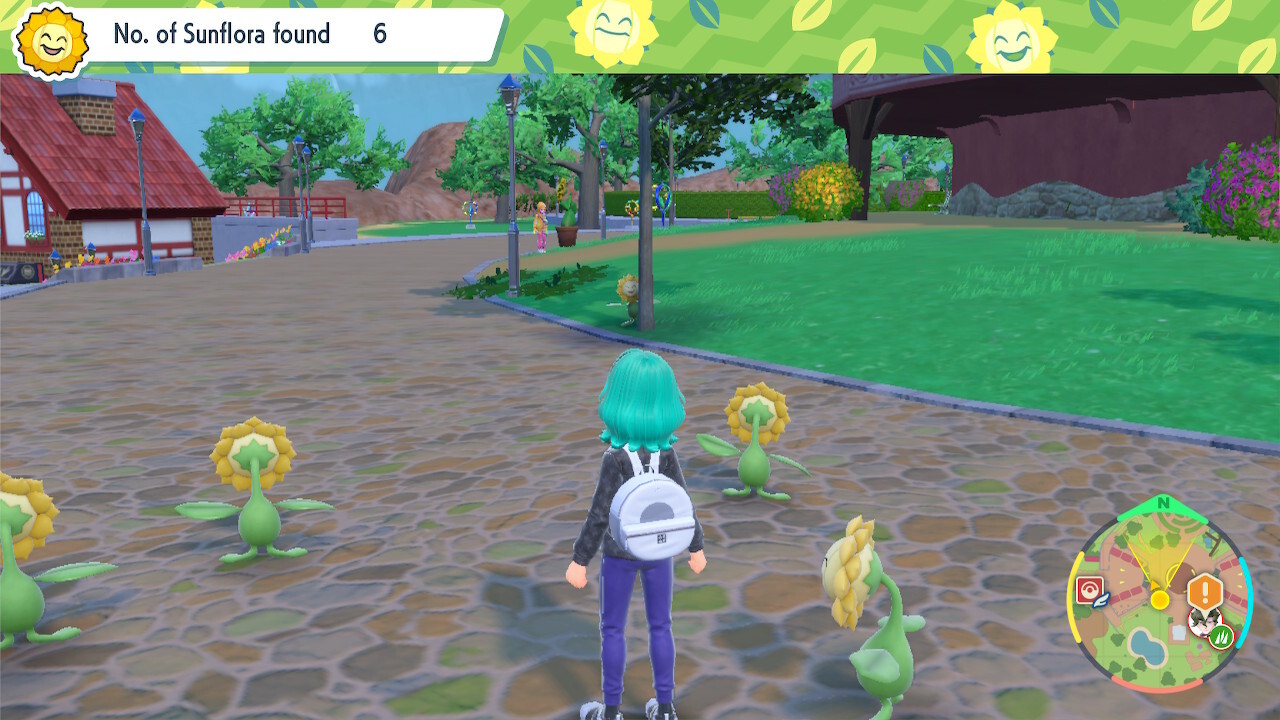Click the green grass encounter icon on the minimap
1280x720 pixels.
[x=1224, y=636]
